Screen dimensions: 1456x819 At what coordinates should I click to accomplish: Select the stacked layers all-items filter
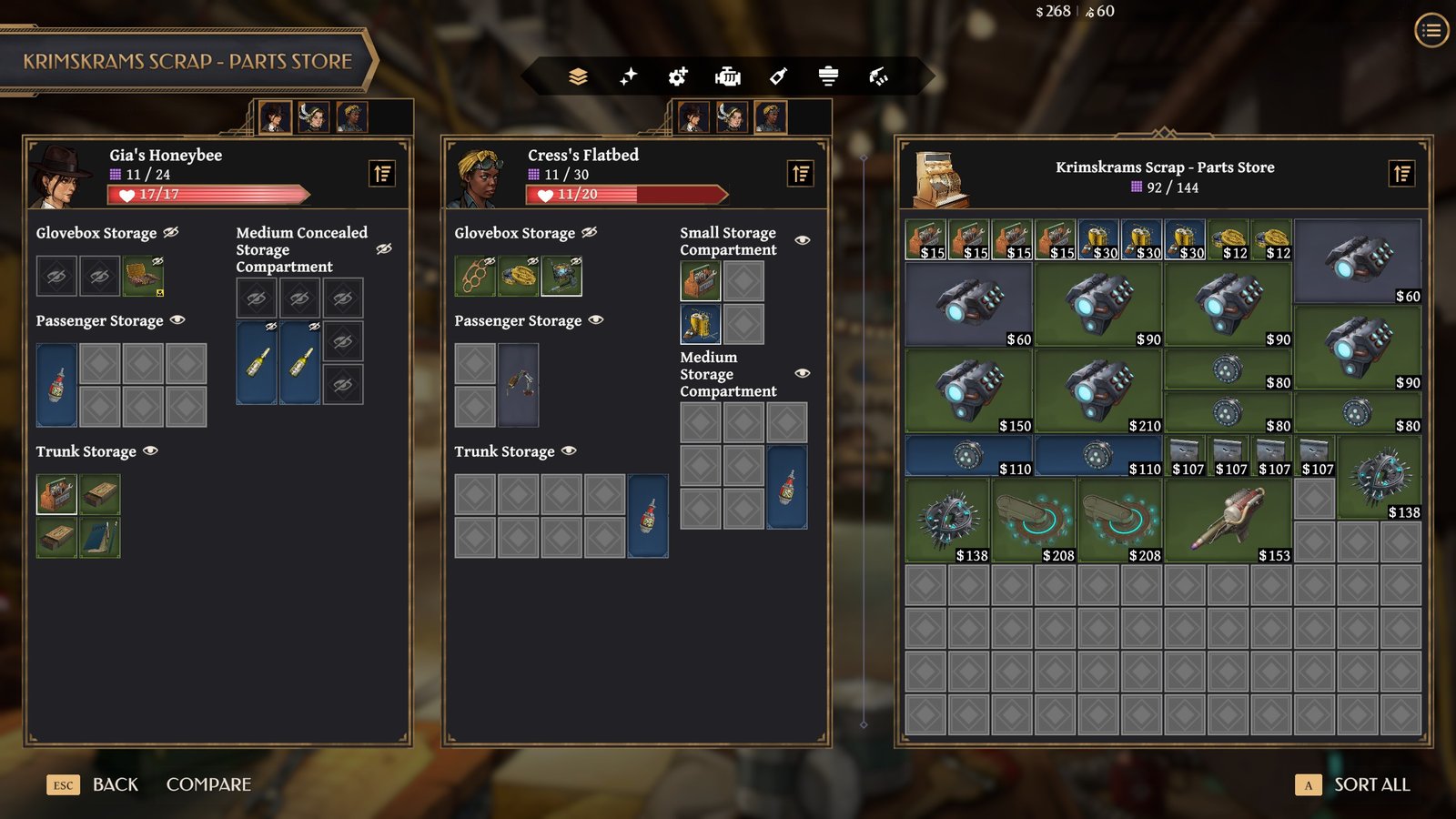[x=578, y=76]
